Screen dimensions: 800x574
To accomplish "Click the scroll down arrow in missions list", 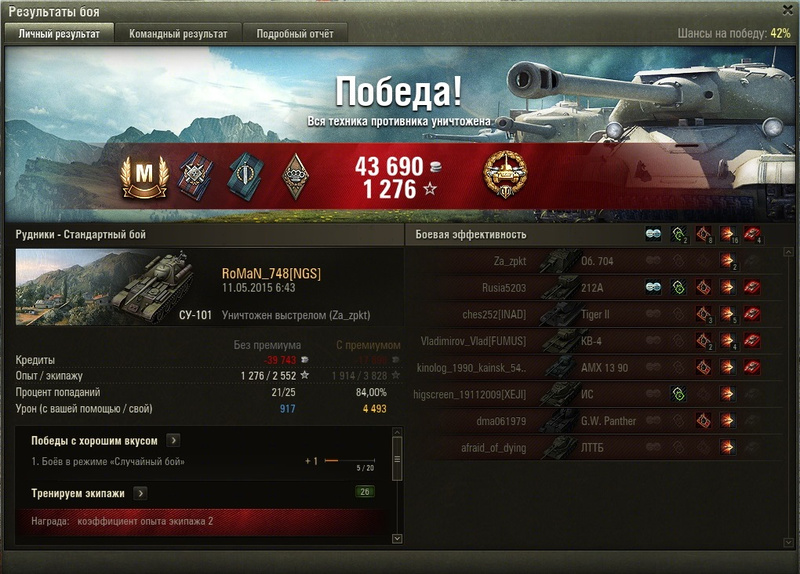I will coord(397,539).
